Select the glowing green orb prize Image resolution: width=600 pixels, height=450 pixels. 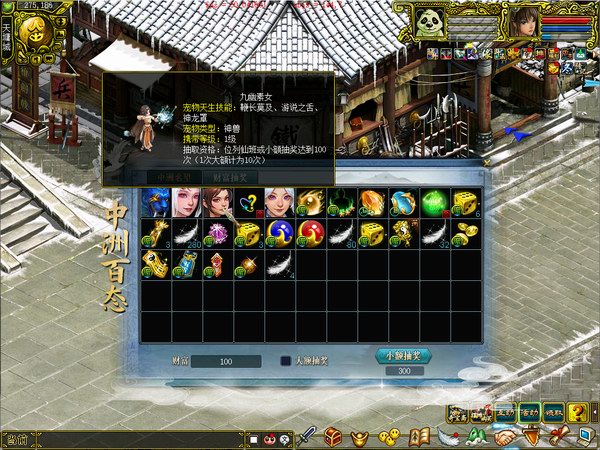coord(434,203)
